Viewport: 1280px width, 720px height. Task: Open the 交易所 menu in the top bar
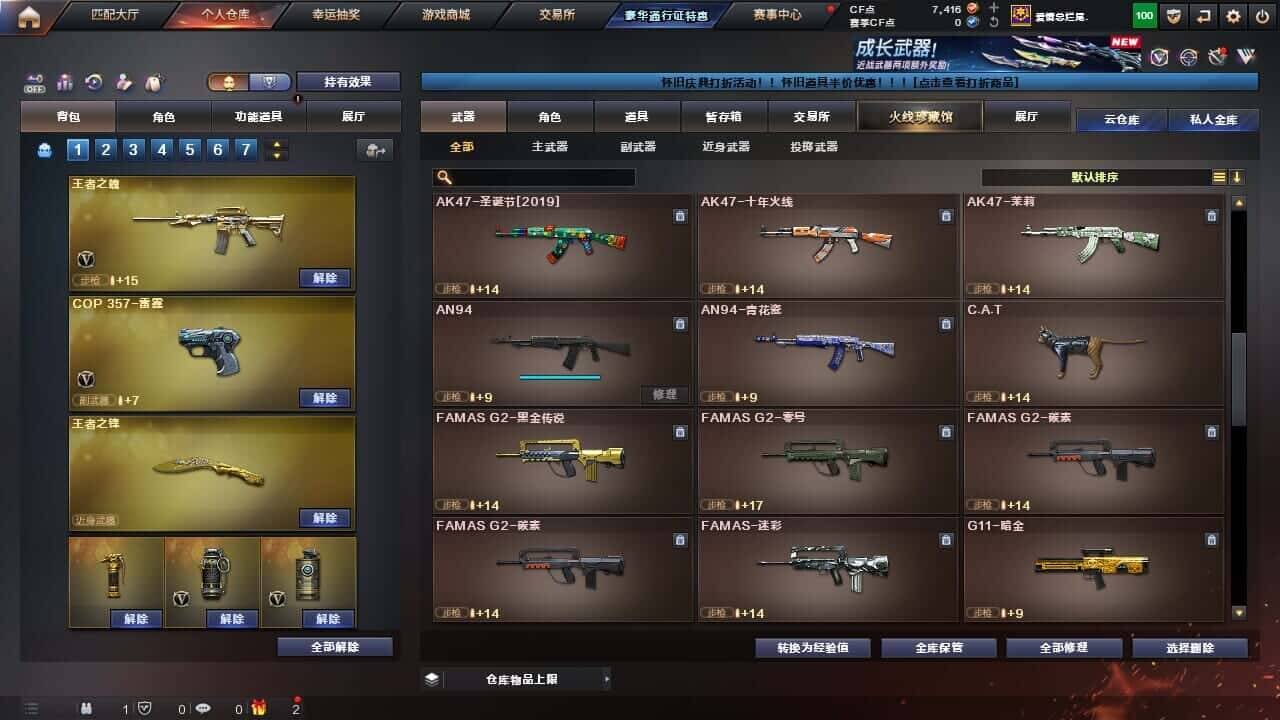(555, 15)
